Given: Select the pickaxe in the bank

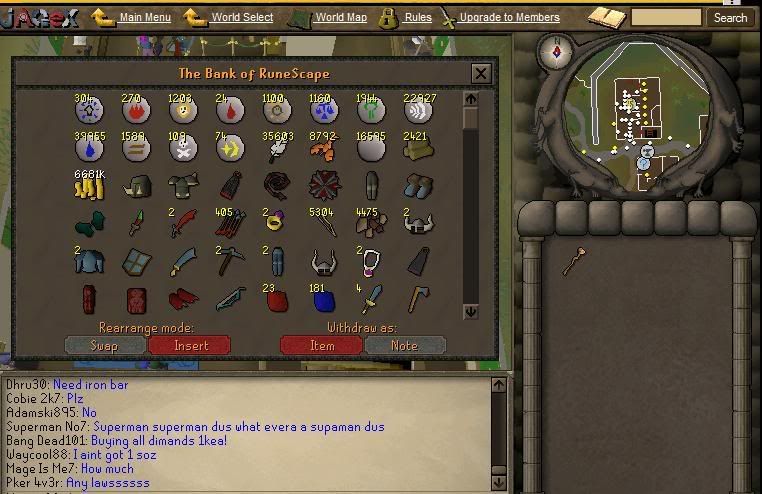Looking at the screenshot, I should (229, 261).
